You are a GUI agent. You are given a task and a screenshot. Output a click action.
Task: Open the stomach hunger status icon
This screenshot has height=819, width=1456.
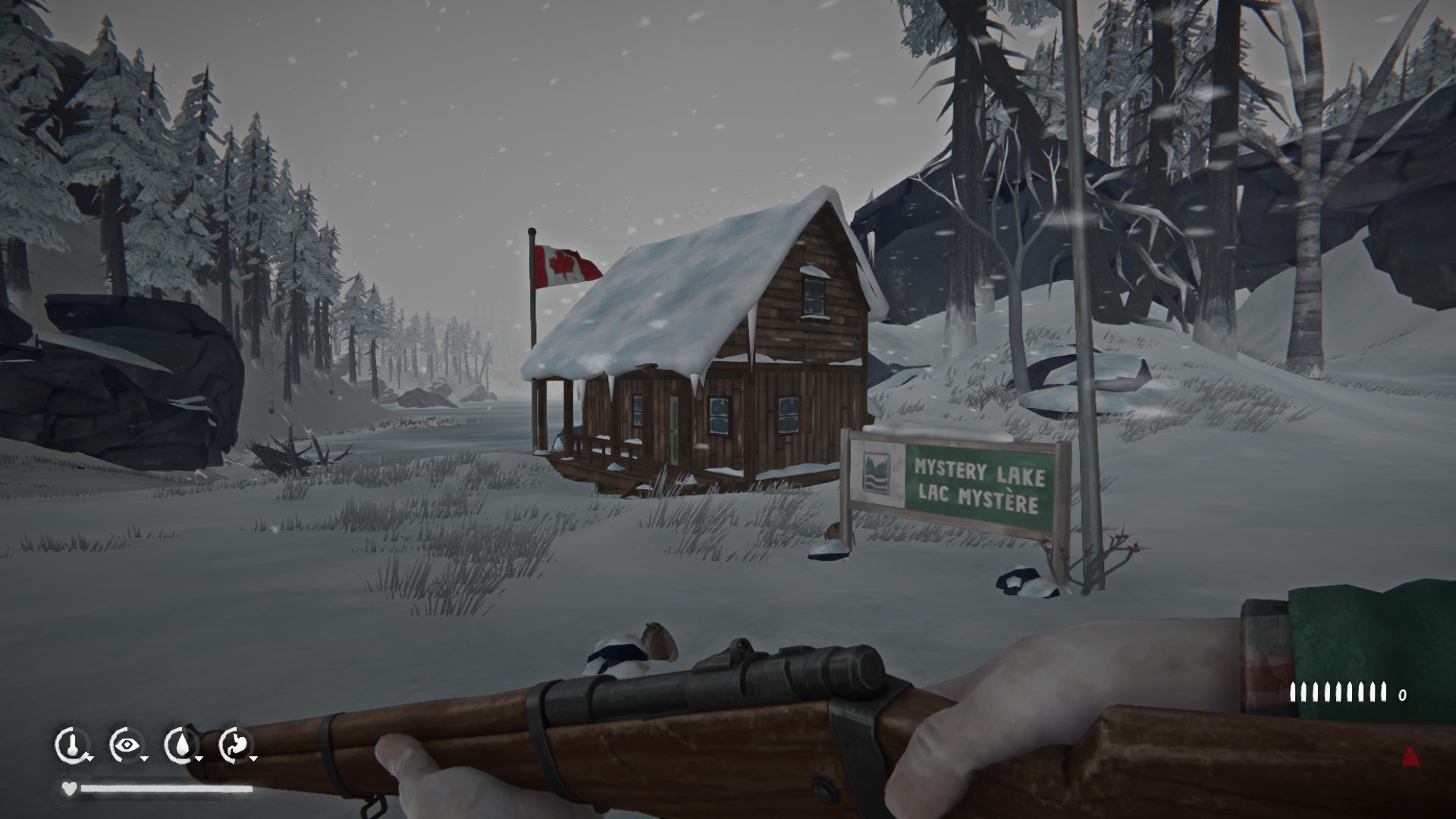click(x=235, y=745)
